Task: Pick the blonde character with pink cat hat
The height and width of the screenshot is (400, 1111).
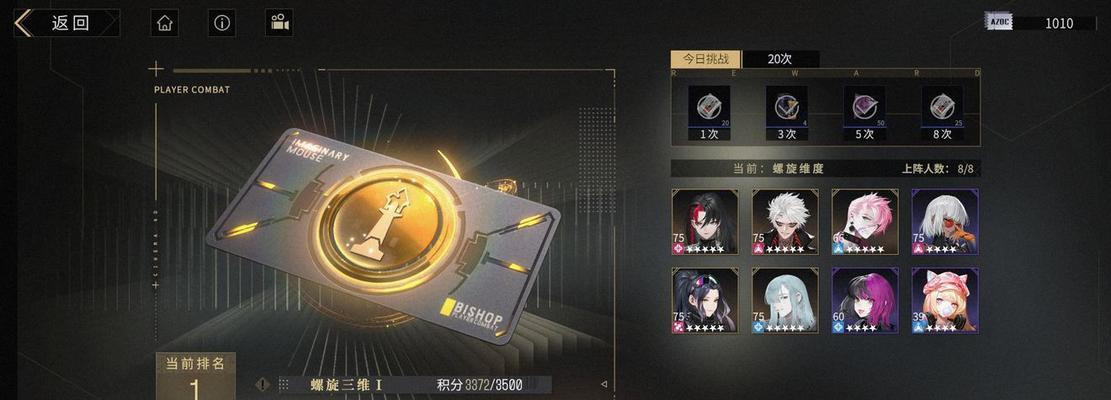Action: tap(944, 299)
